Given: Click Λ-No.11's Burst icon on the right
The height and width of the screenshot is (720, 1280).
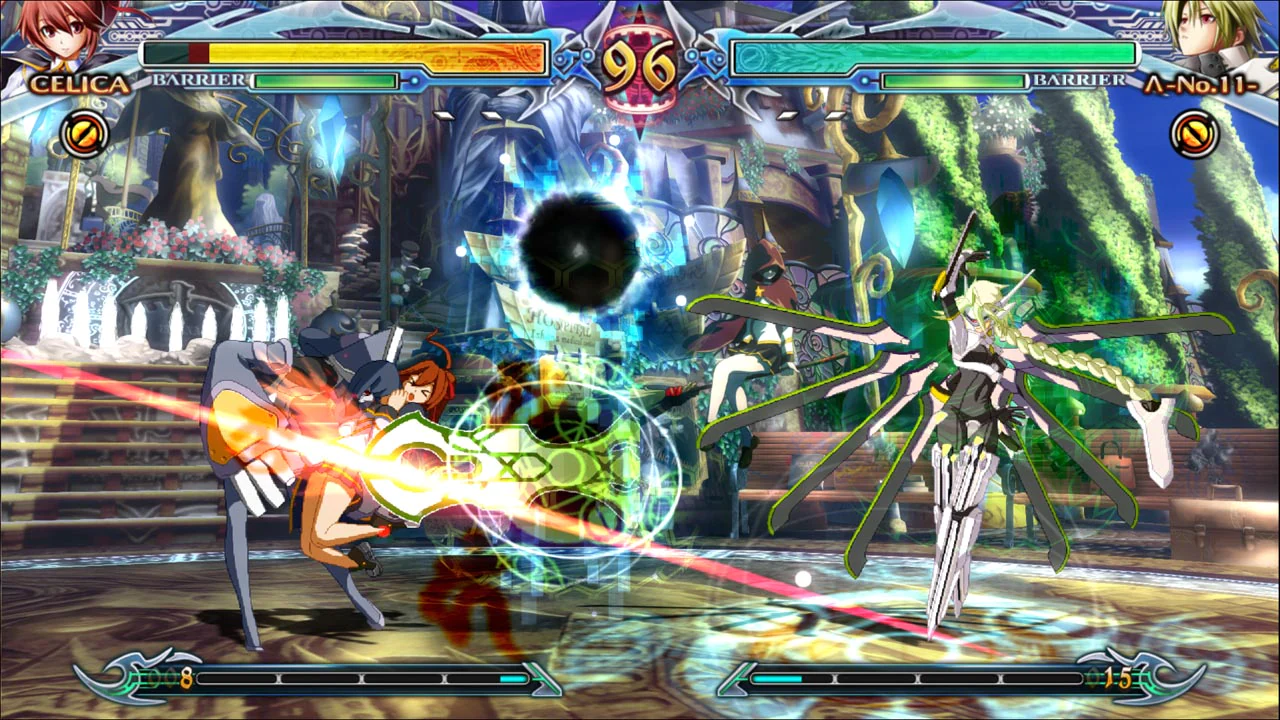Looking at the screenshot, I should tap(1196, 134).
